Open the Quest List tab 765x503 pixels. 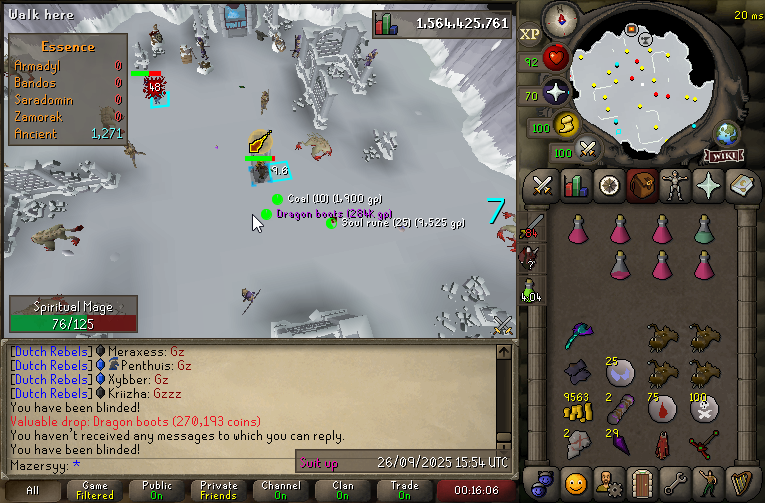[x=609, y=186]
